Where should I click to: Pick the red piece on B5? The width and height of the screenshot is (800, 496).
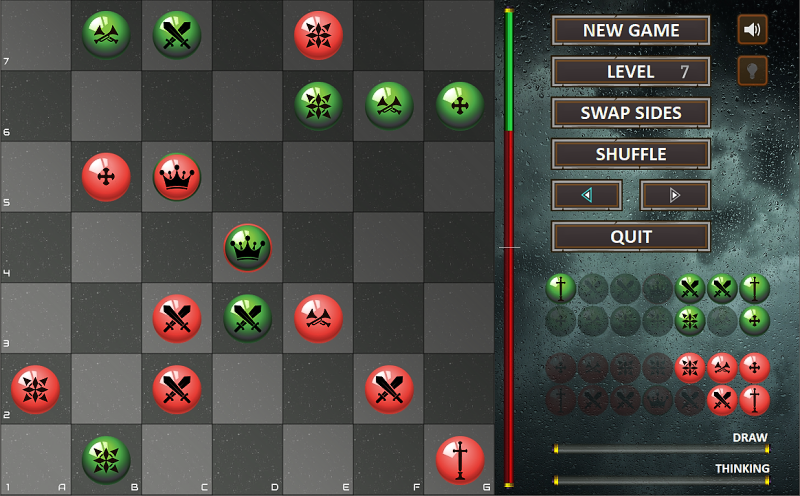pyautogui.click(x=106, y=177)
